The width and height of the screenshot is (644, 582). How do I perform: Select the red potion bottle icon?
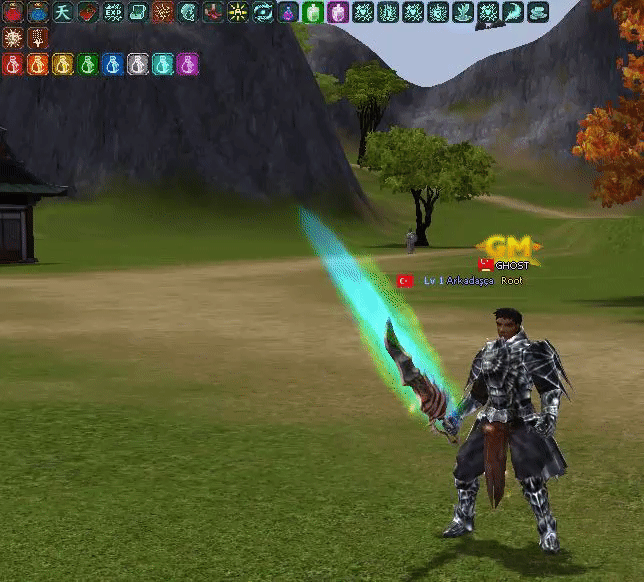(x=13, y=65)
